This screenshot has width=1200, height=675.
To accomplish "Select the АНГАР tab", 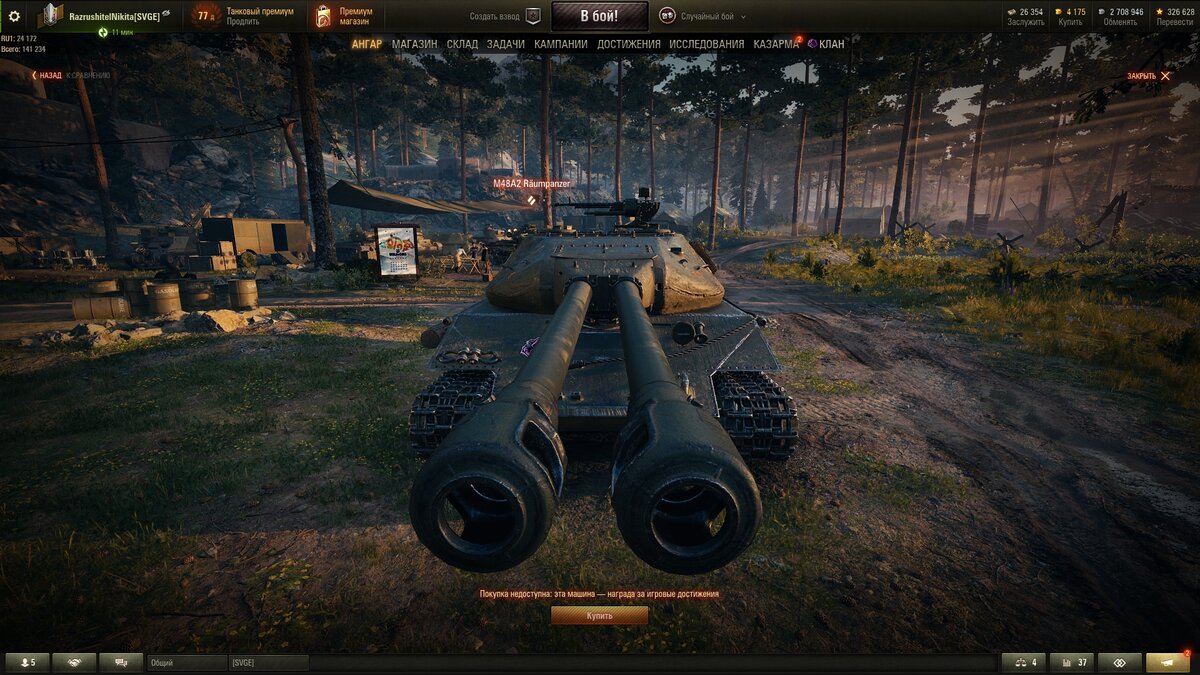I will click(x=366, y=44).
